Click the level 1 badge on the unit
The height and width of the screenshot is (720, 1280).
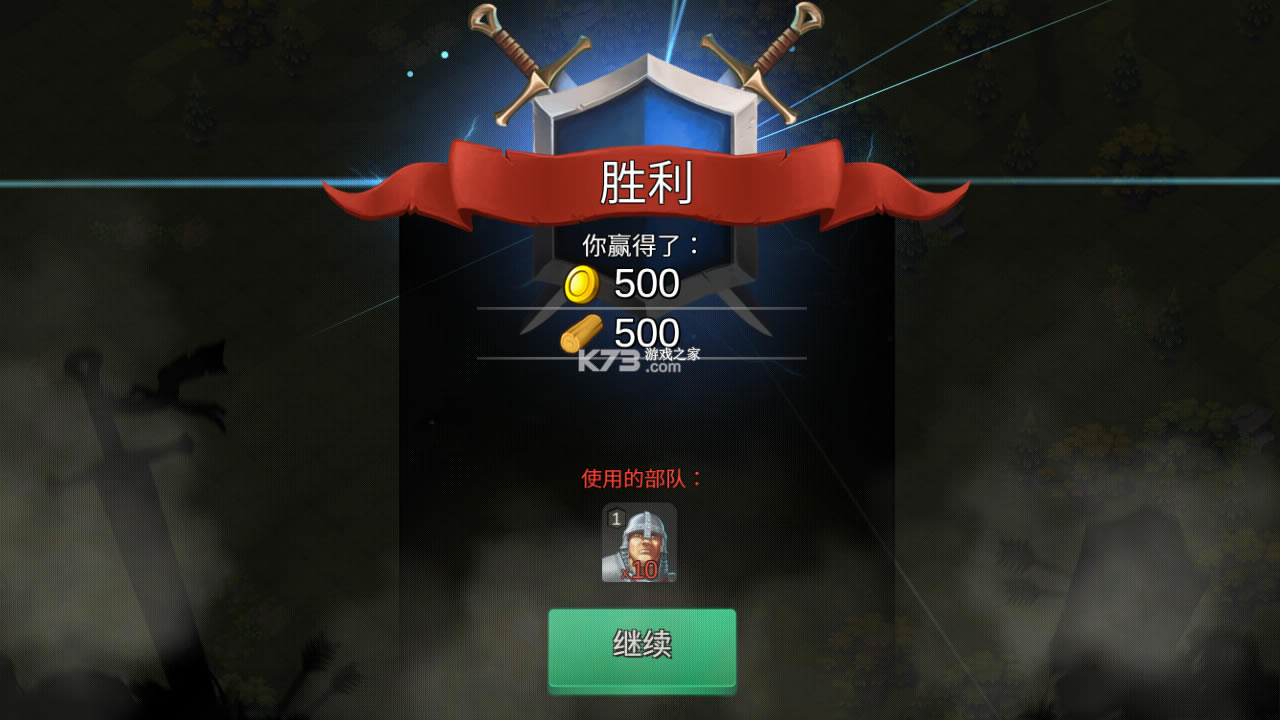[615, 519]
